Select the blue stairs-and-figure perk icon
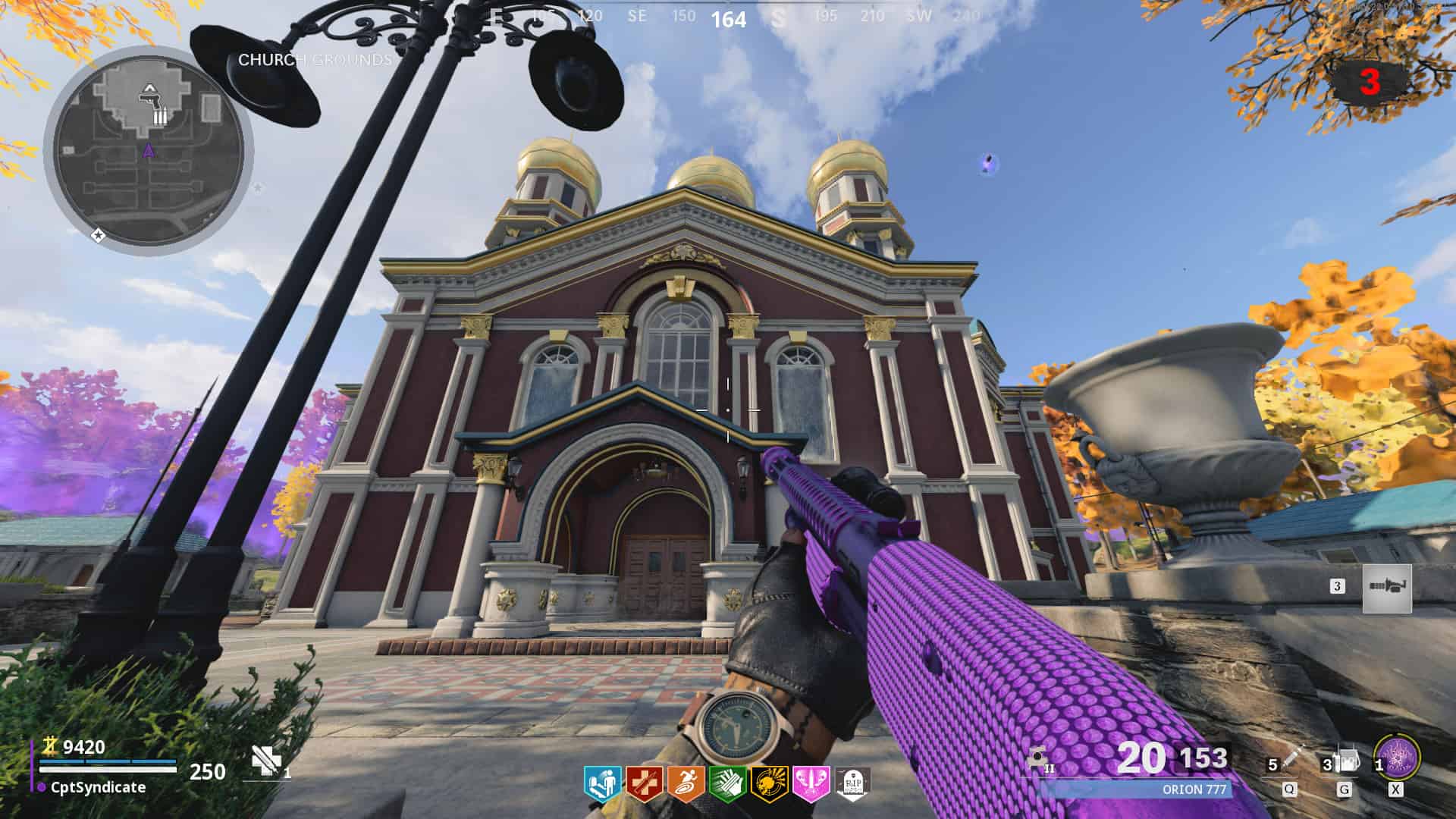1456x819 pixels. click(x=602, y=783)
